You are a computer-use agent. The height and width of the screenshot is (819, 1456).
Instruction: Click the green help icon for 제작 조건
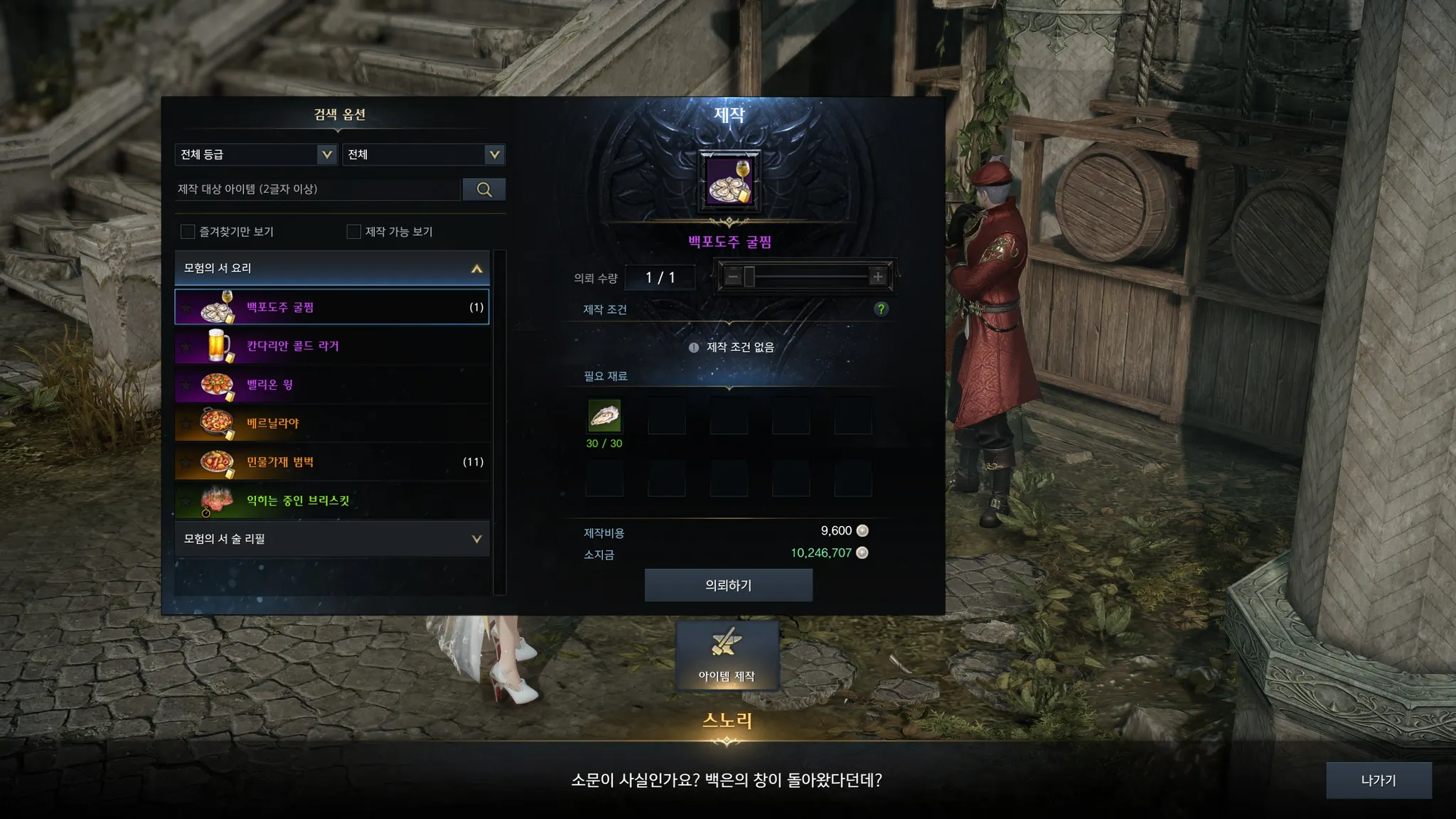coord(881,309)
